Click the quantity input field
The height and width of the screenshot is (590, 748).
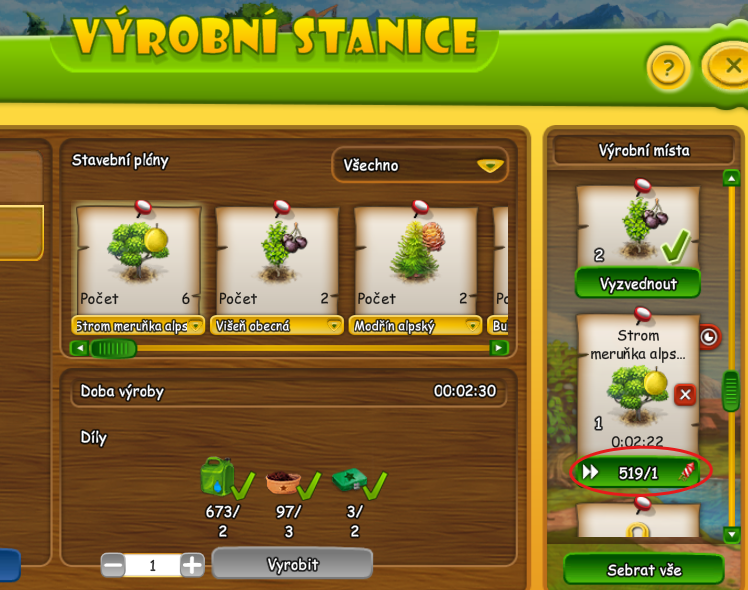click(x=152, y=565)
